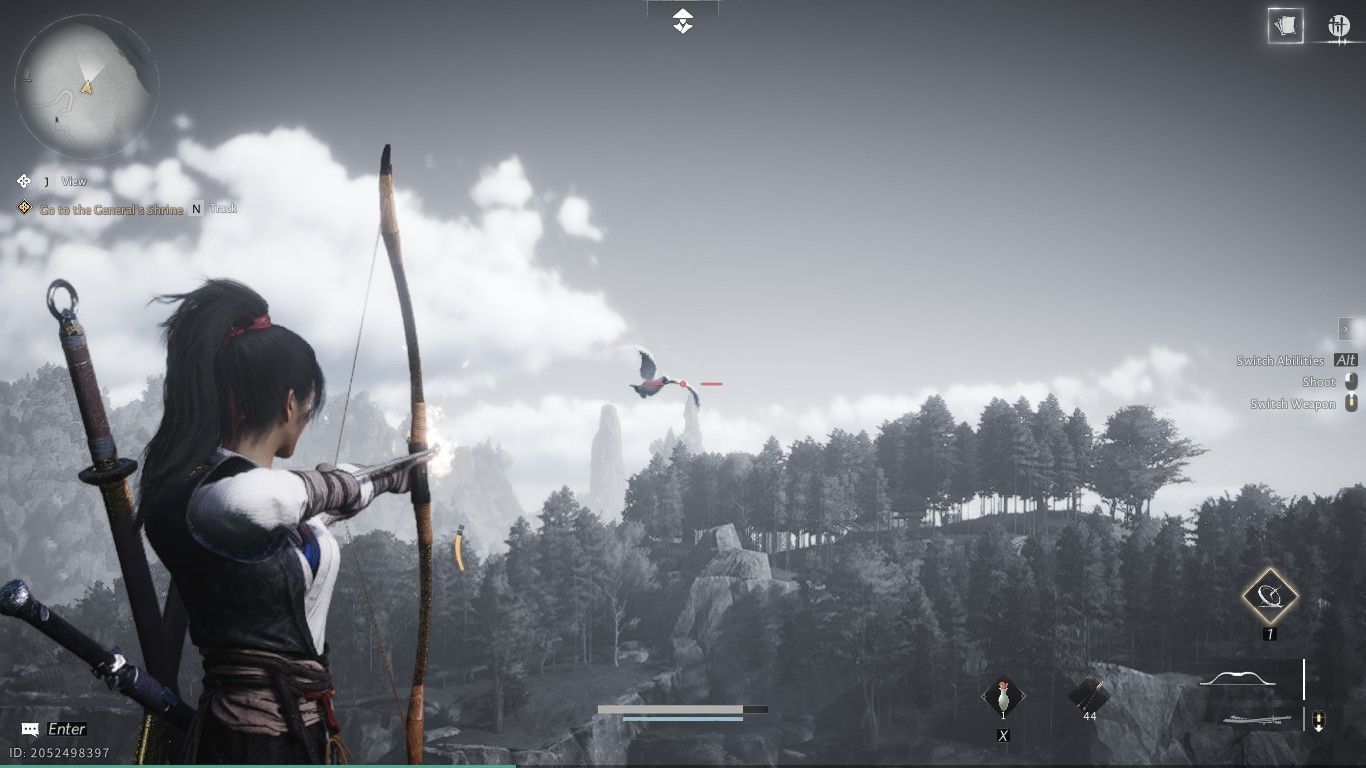
Task: Expand the directional pad icon beside View
Action: tap(24, 181)
